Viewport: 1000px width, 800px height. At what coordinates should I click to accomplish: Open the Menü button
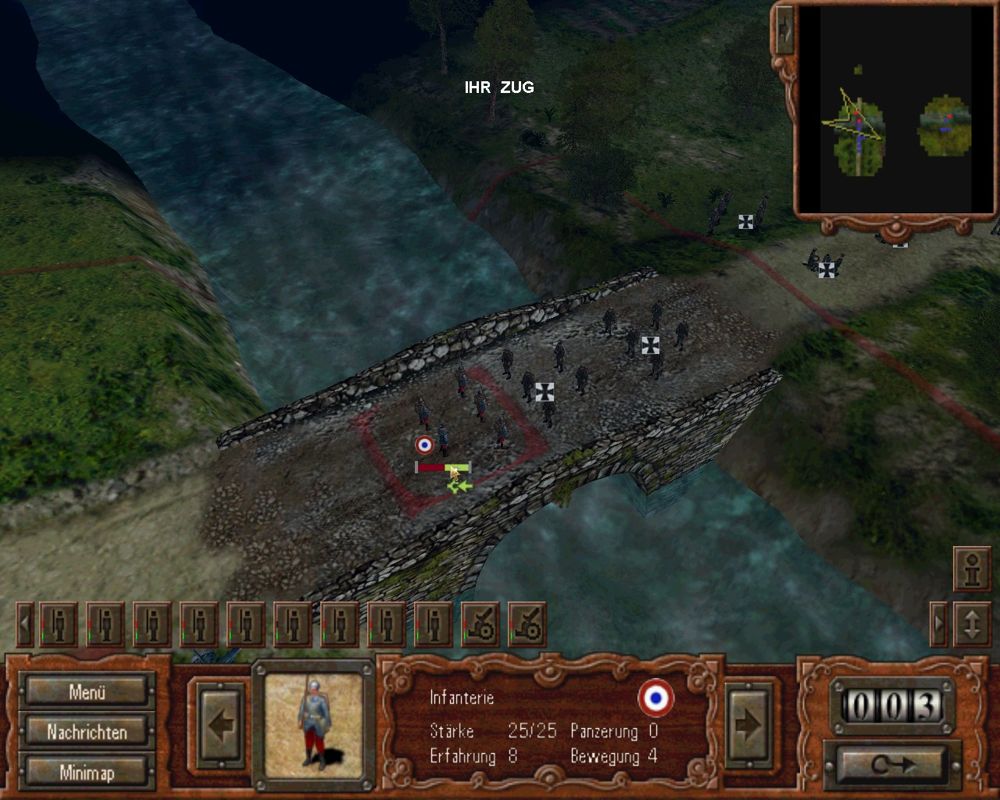(x=87, y=691)
